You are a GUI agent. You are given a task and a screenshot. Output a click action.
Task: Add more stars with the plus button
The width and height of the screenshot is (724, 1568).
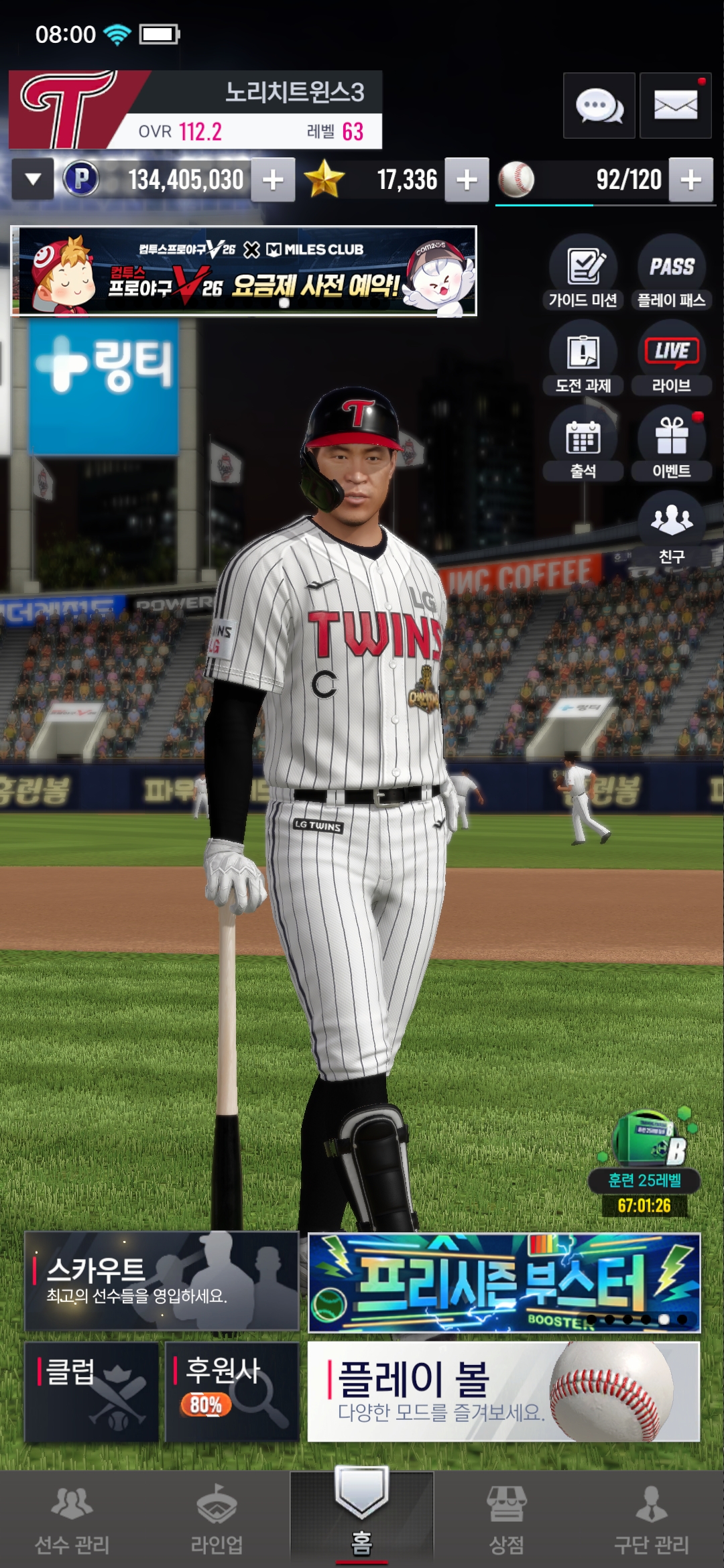467,180
